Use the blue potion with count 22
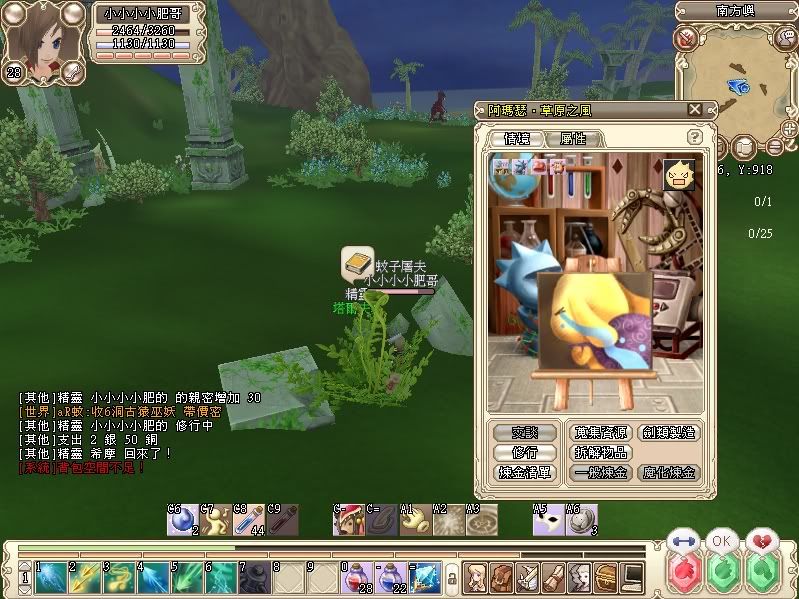799x599 pixels. [389, 576]
